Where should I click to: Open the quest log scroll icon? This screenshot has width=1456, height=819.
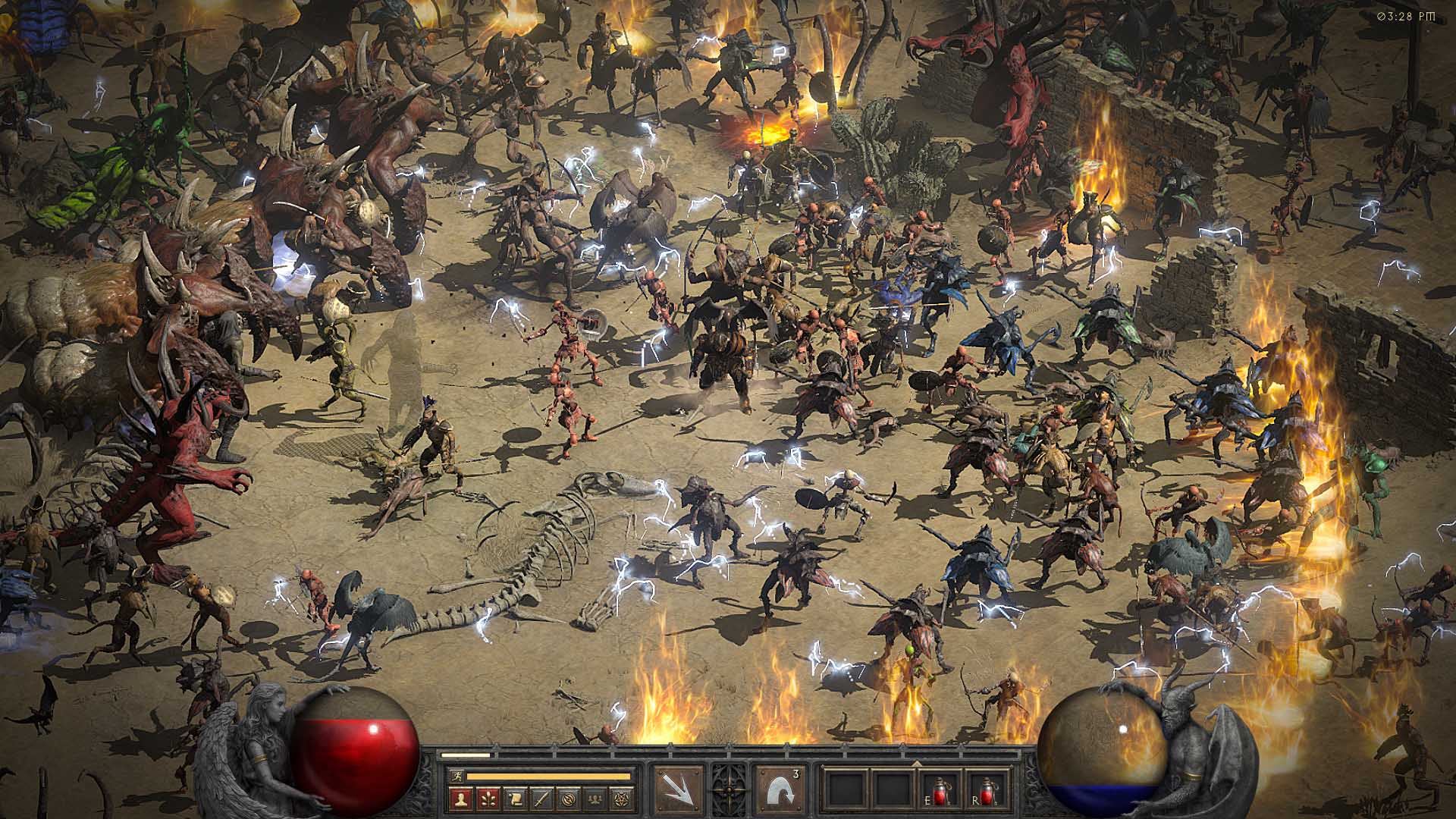pos(514,797)
